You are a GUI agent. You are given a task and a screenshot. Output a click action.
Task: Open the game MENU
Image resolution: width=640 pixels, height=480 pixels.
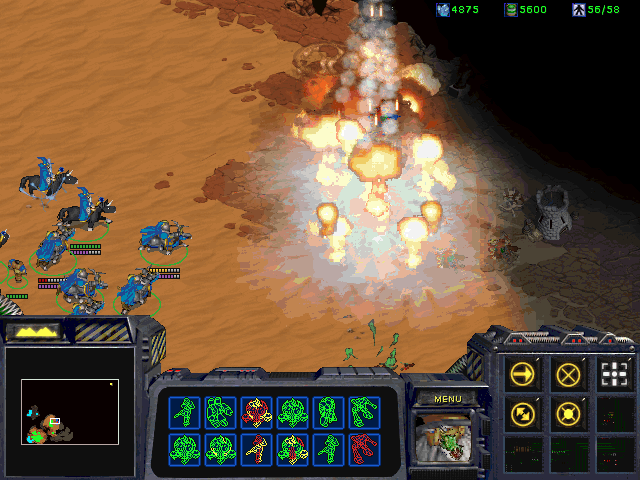[x=447, y=398]
